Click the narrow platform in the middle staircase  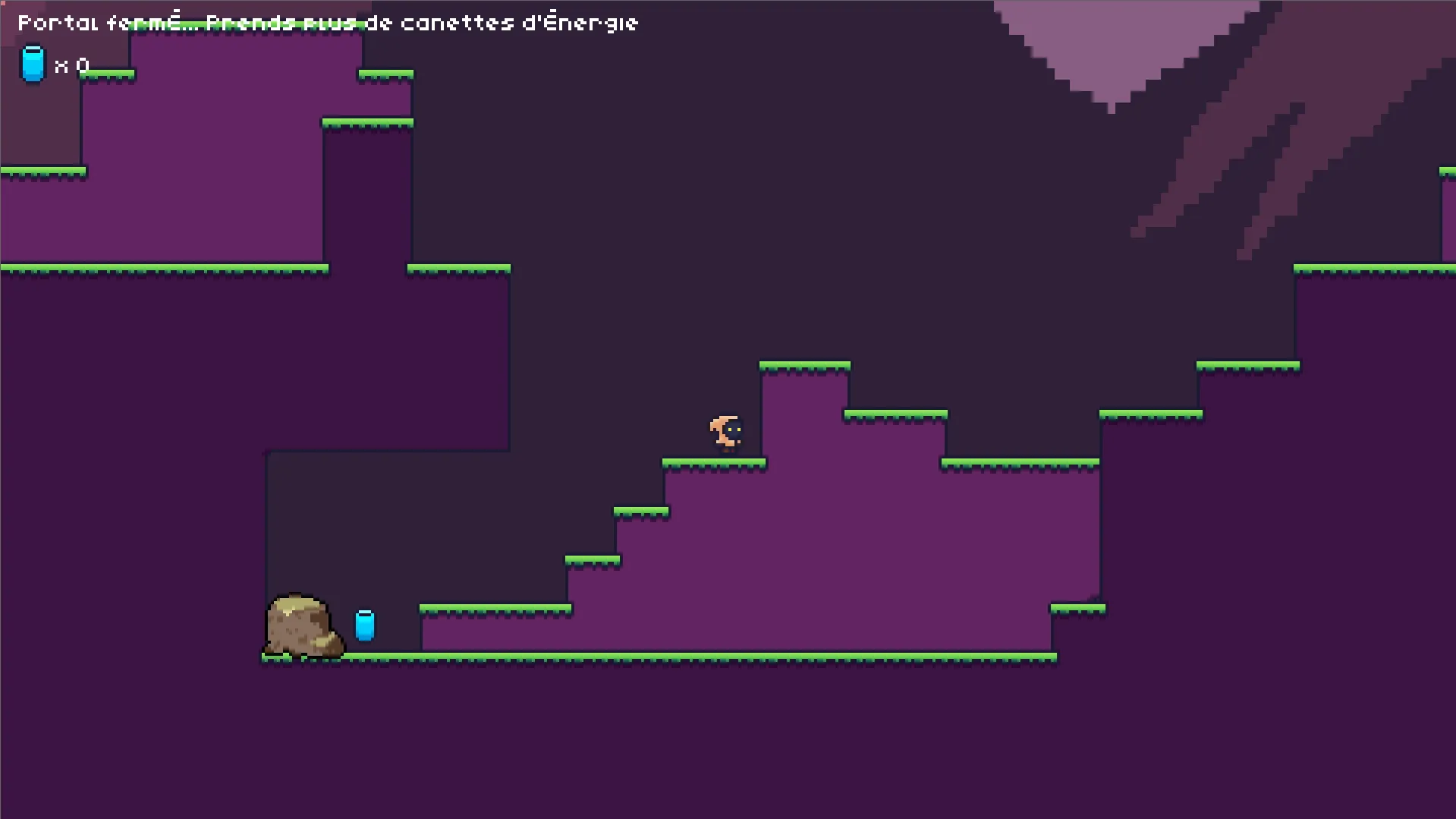pyautogui.click(x=640, y=512)
